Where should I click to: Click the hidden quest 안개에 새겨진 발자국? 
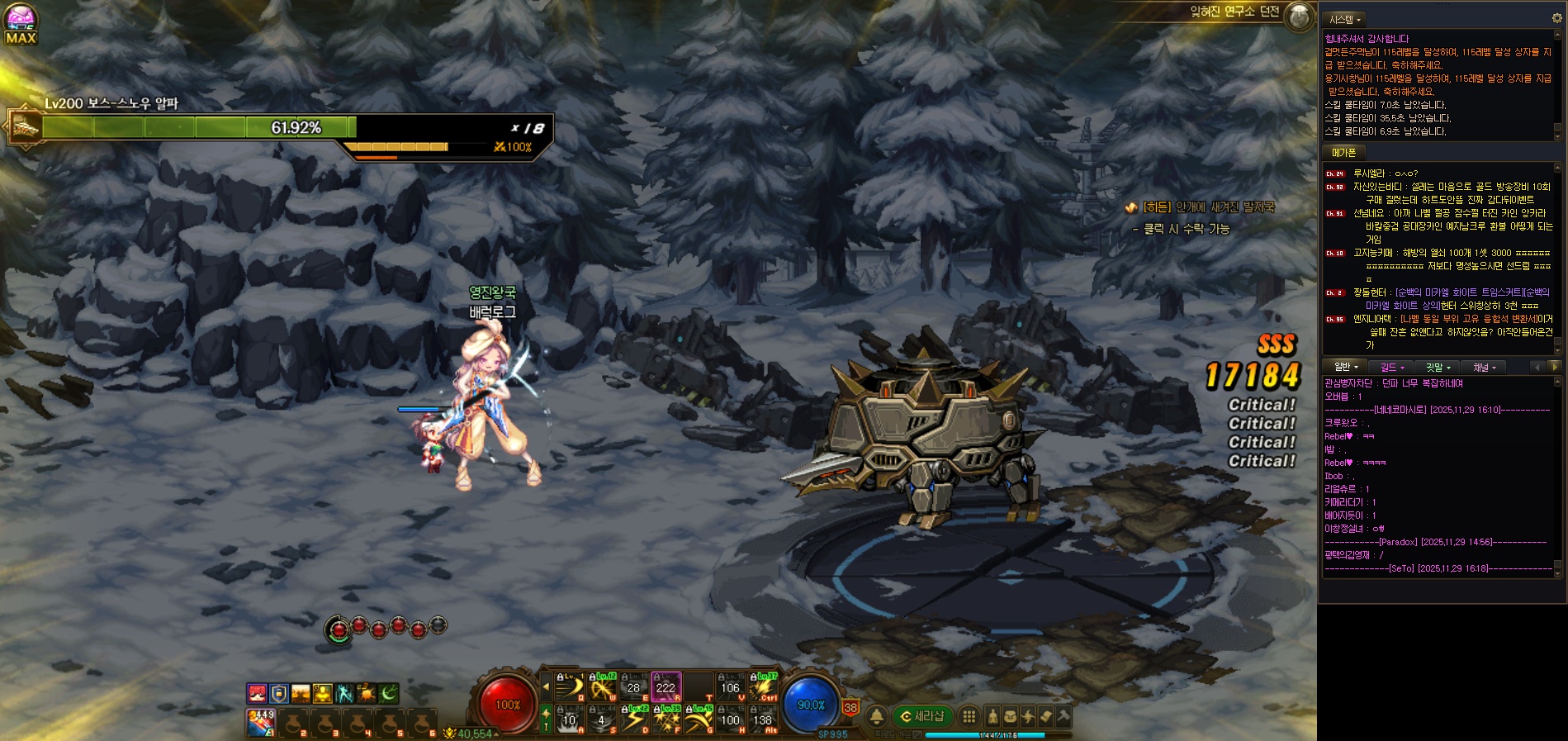coord(1208,207)
